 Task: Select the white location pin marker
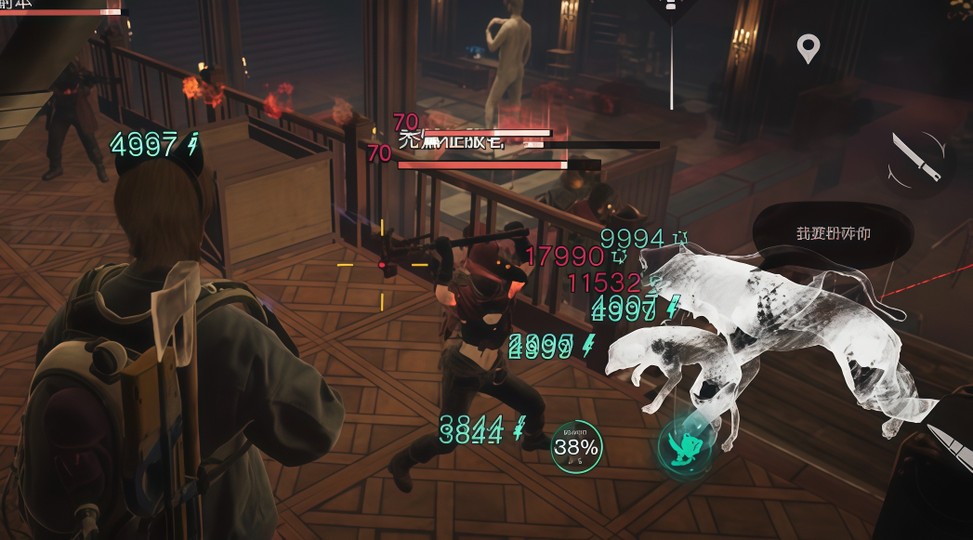808,47
